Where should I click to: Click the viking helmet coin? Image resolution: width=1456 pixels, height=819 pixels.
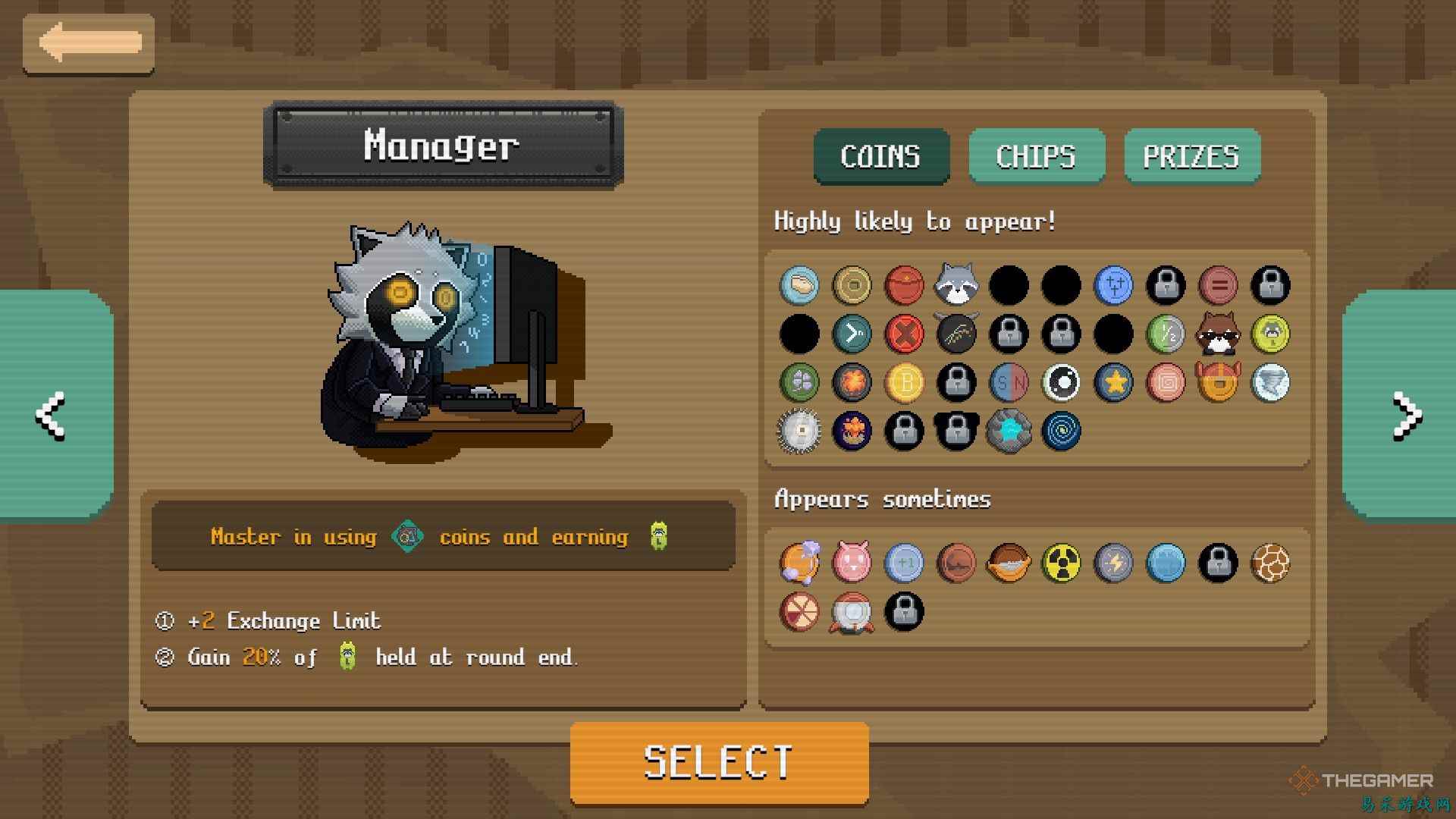(x=1218, y=383)
